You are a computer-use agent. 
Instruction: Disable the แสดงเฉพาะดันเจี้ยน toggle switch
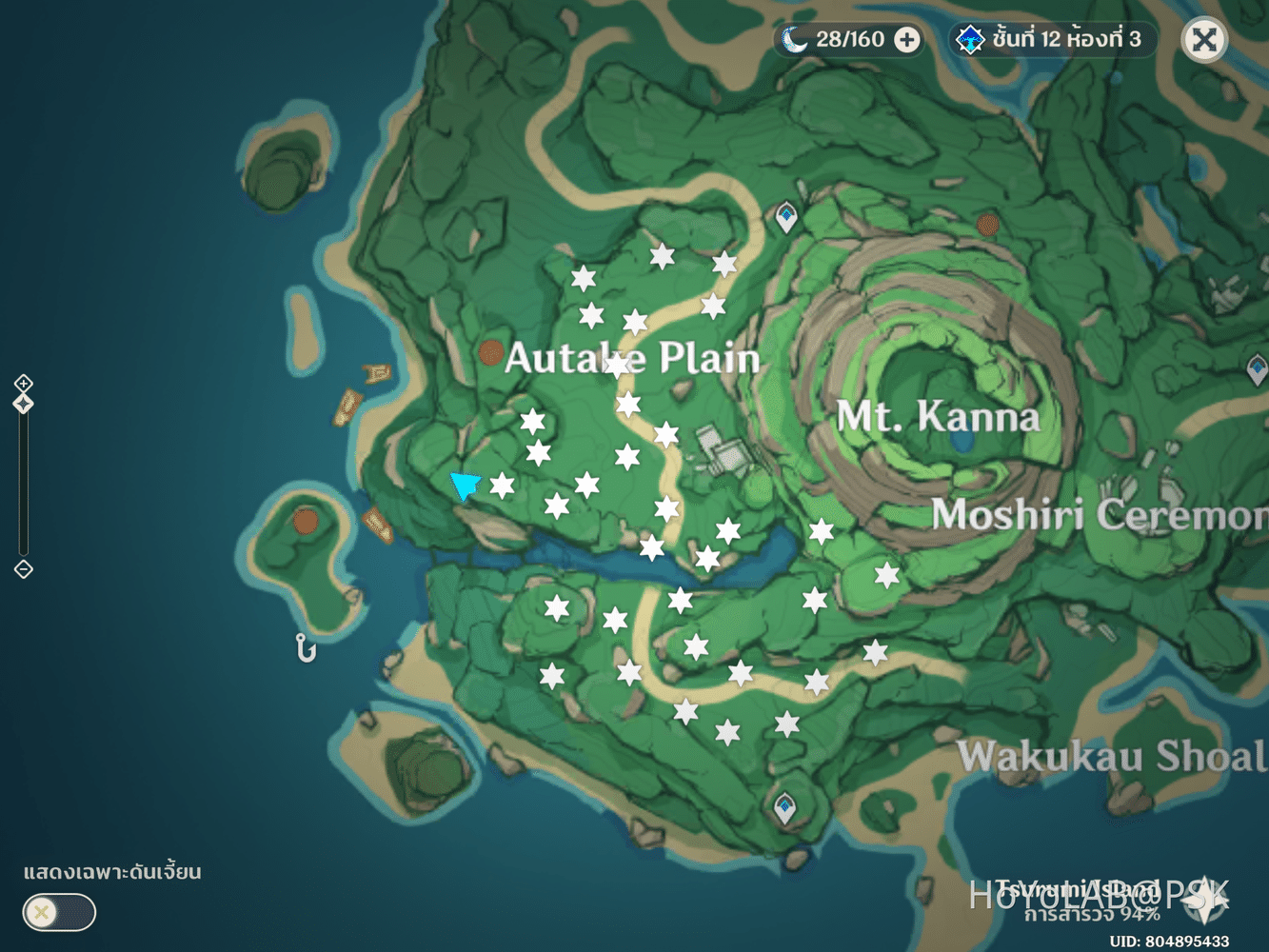coord(59,912)
